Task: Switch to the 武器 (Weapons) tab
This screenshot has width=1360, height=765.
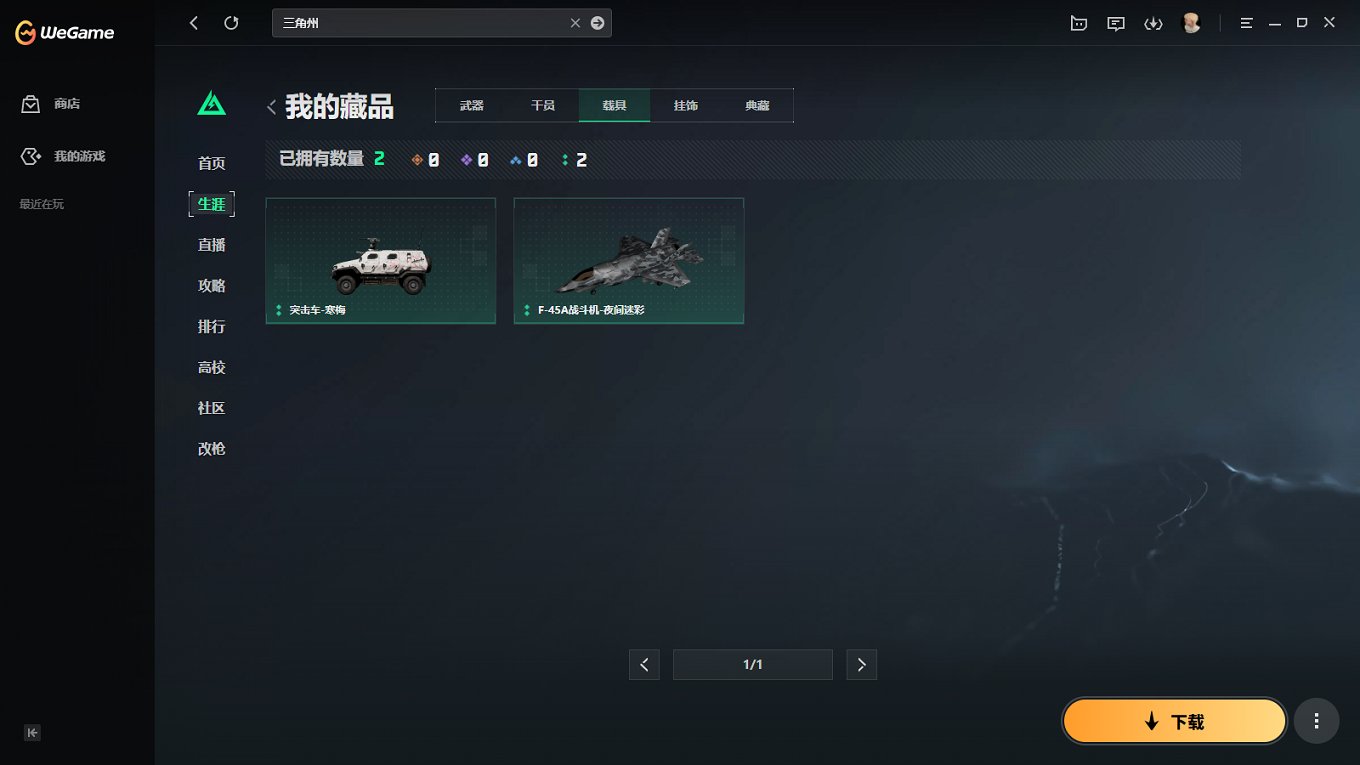Action: [x=471, y=104]
